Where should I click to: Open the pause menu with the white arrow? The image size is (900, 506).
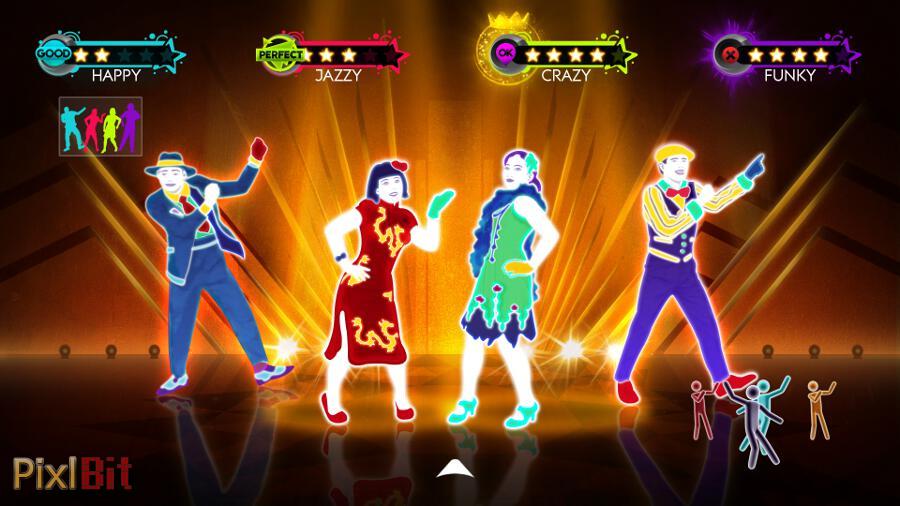(450, 468)
